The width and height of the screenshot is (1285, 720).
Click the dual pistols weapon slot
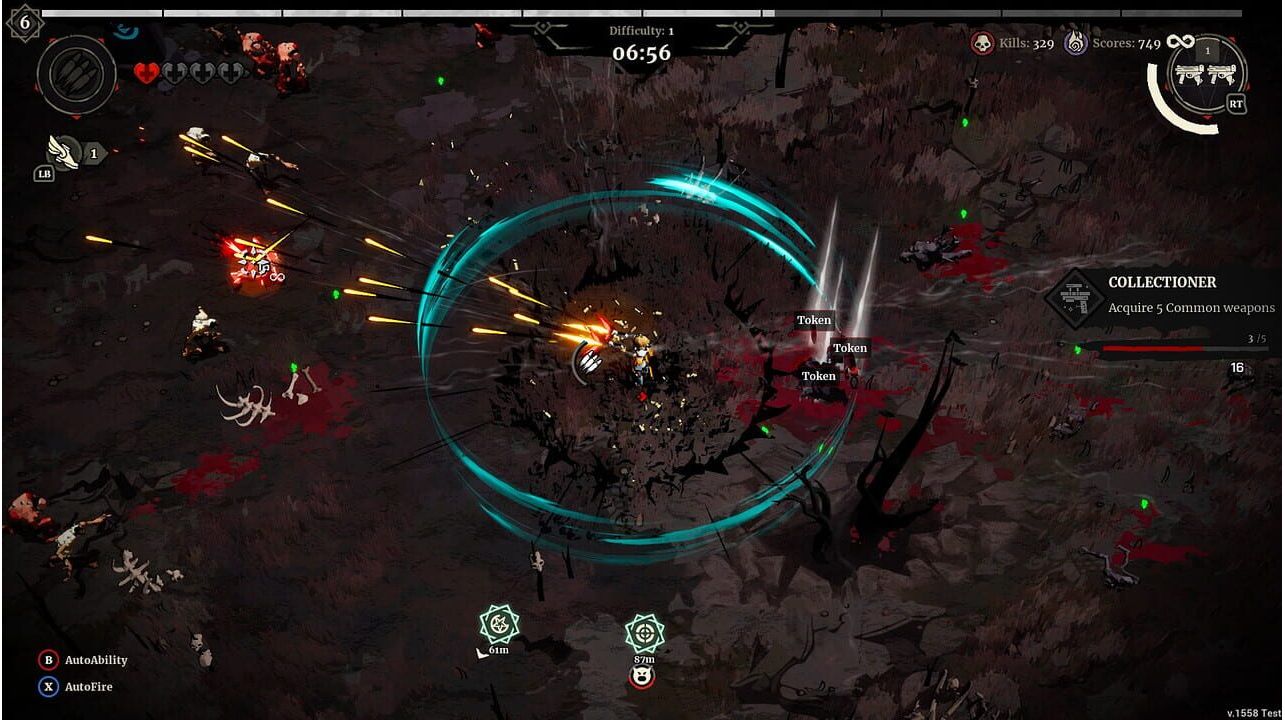click(1207, 74)
